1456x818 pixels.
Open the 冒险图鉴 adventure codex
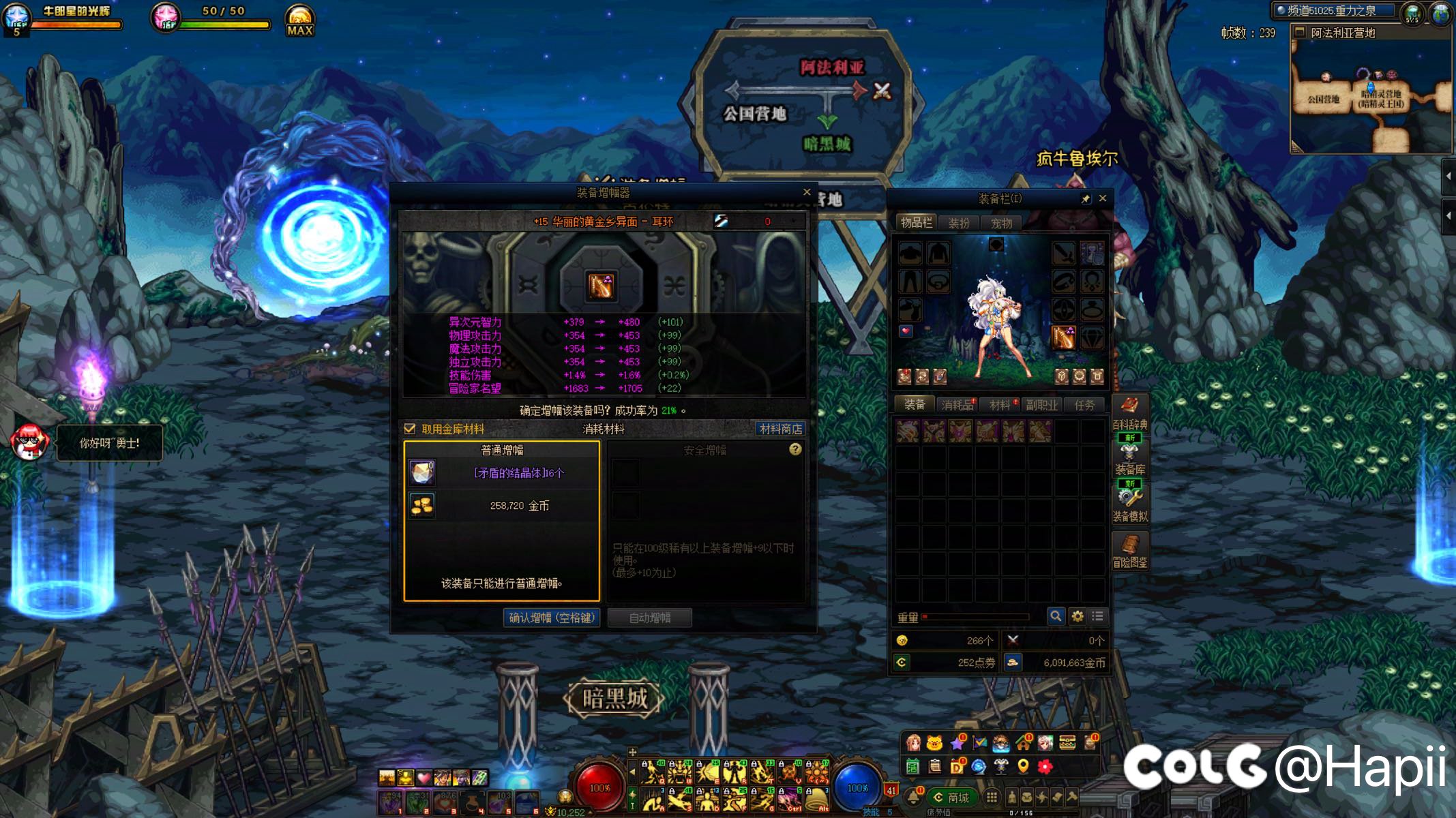1129,551
